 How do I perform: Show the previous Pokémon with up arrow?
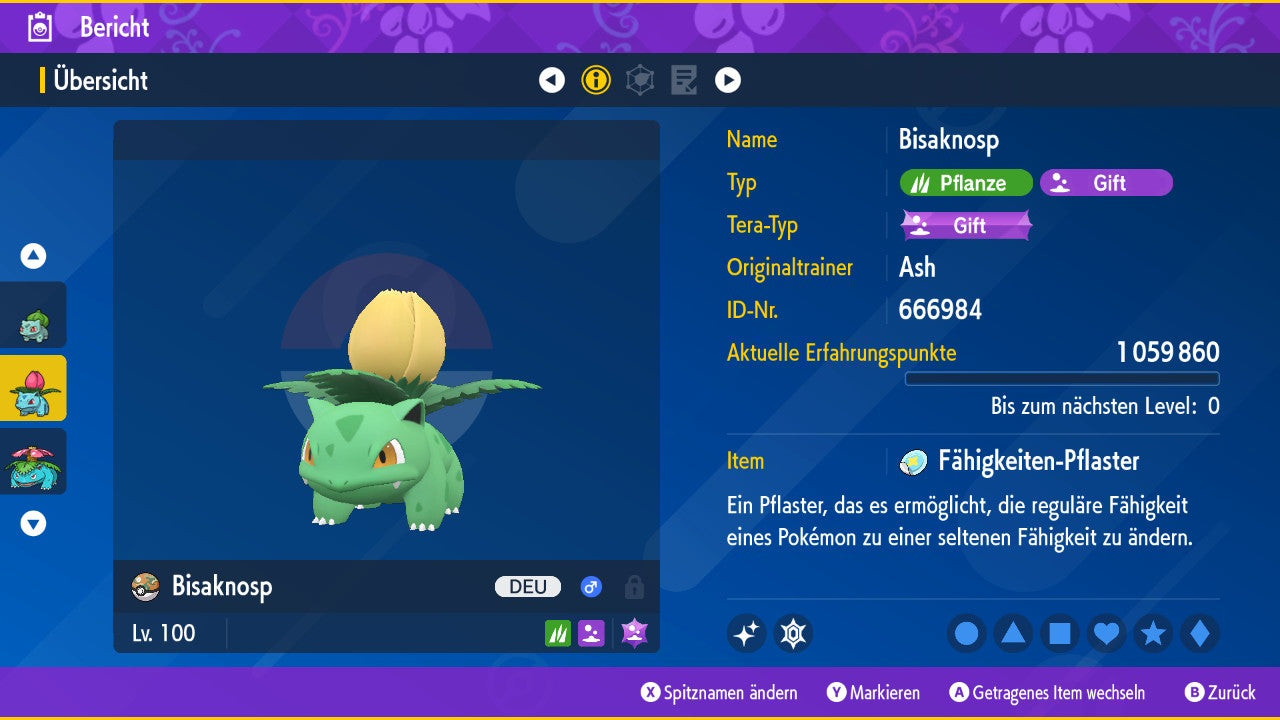(x=33, y=256)
